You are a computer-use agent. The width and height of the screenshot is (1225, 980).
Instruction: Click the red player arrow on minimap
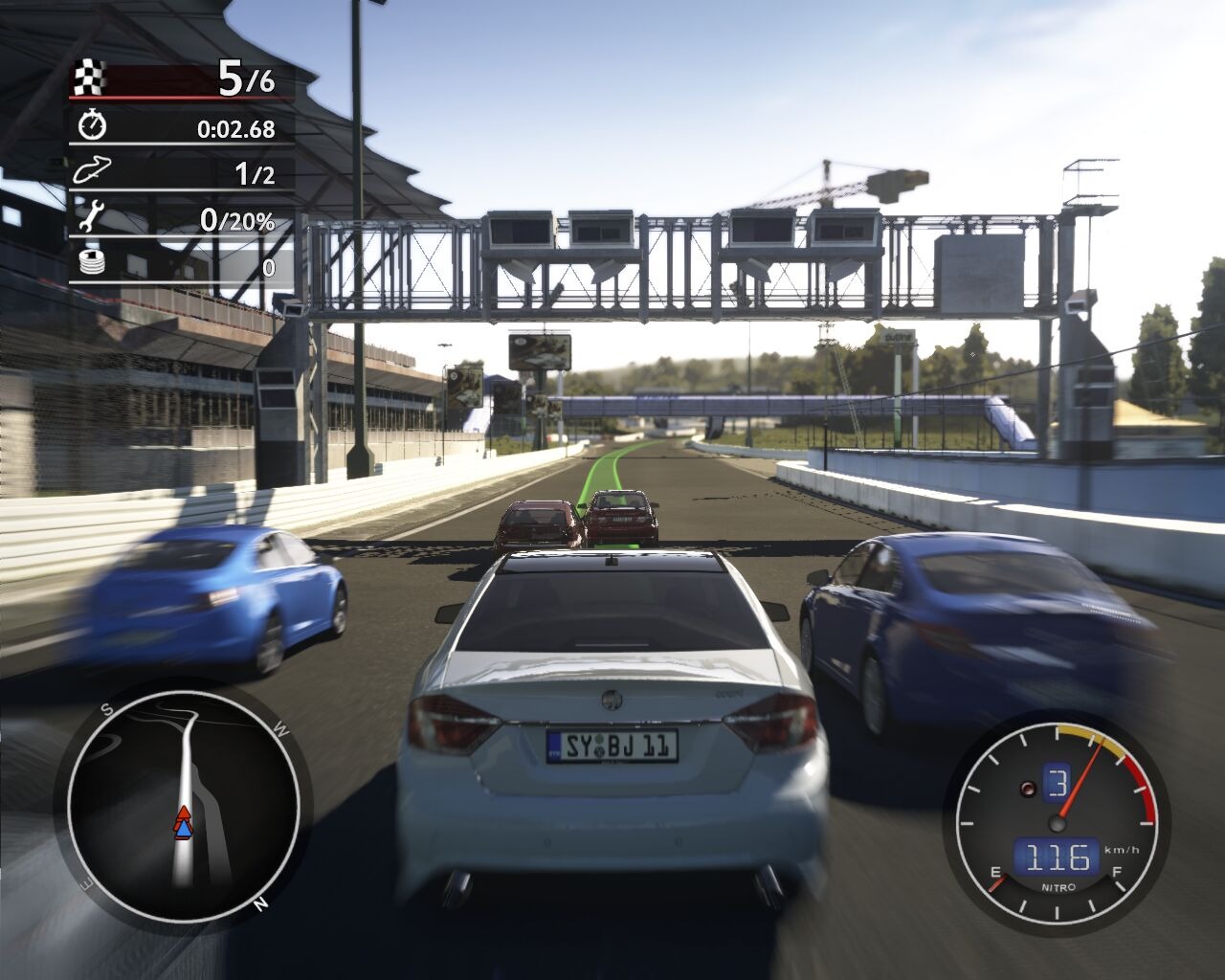[x=184, y=813]
